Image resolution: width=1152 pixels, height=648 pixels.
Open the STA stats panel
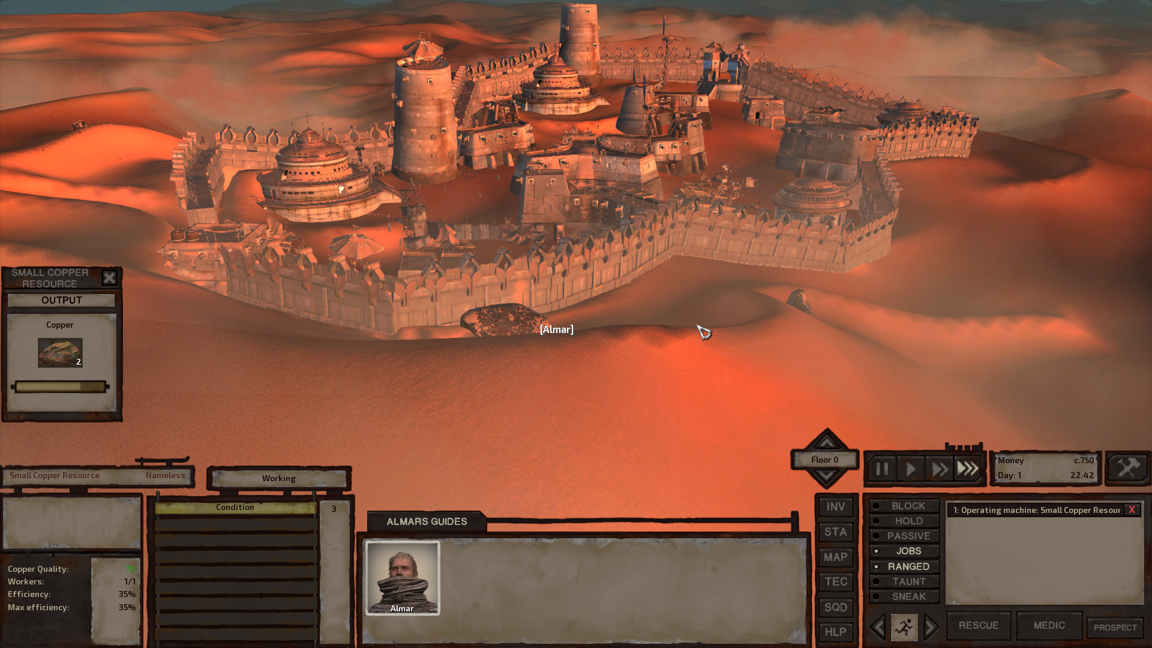coord(835,532)
